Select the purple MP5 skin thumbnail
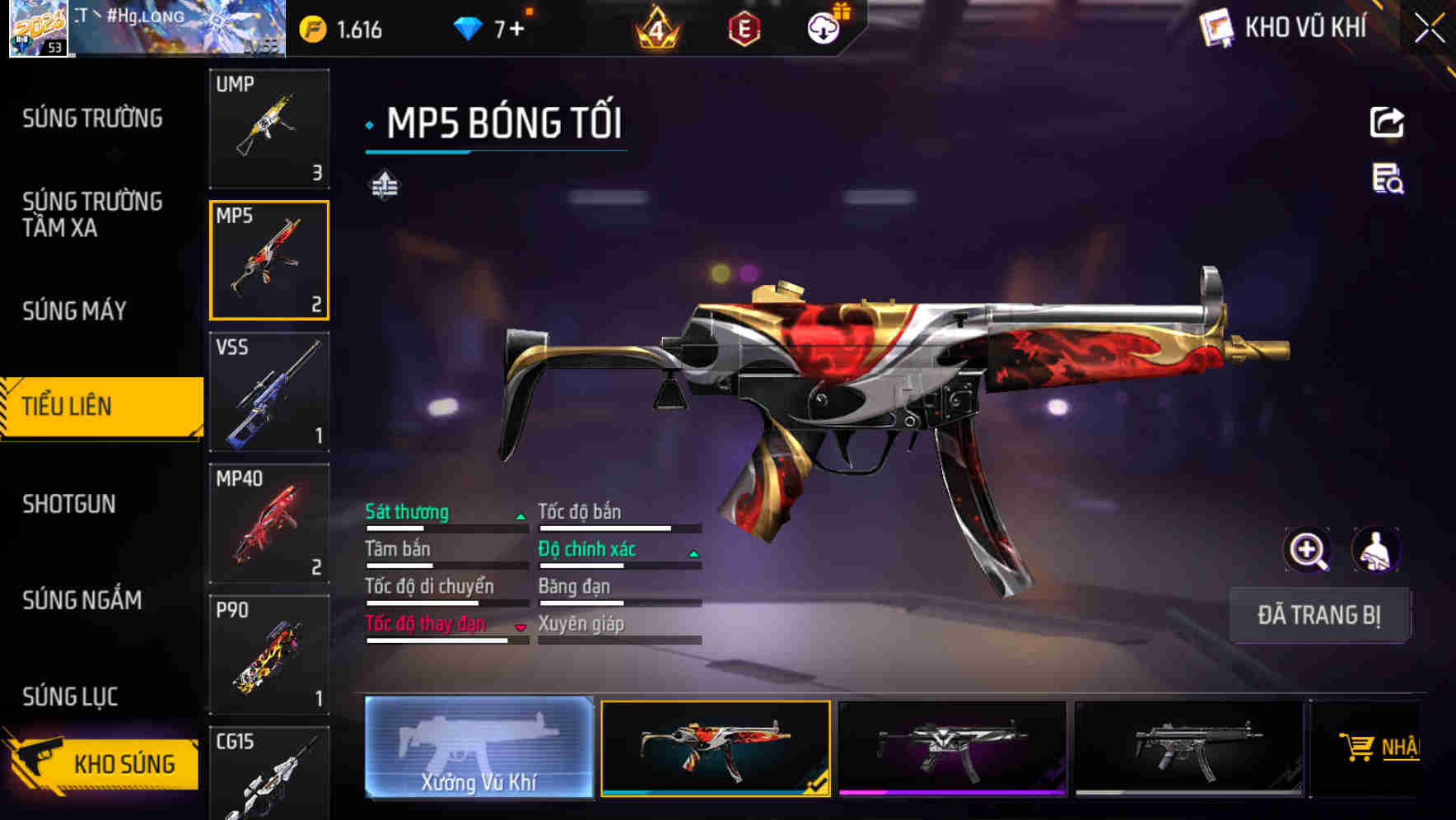The width and height of the screenshot is (1456, 820). click(x=952, y=748)
